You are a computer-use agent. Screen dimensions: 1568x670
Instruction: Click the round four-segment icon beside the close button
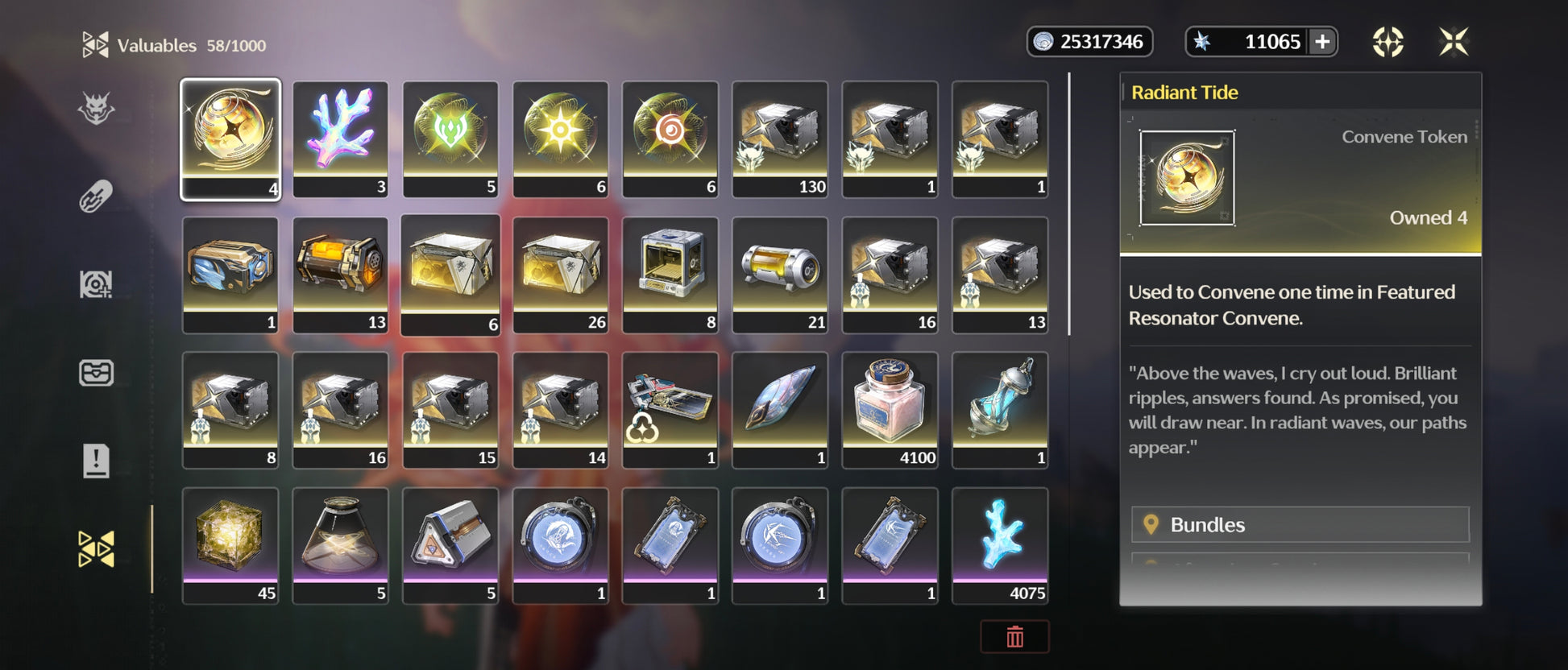pyautogui.click(x=1388, y=42)
